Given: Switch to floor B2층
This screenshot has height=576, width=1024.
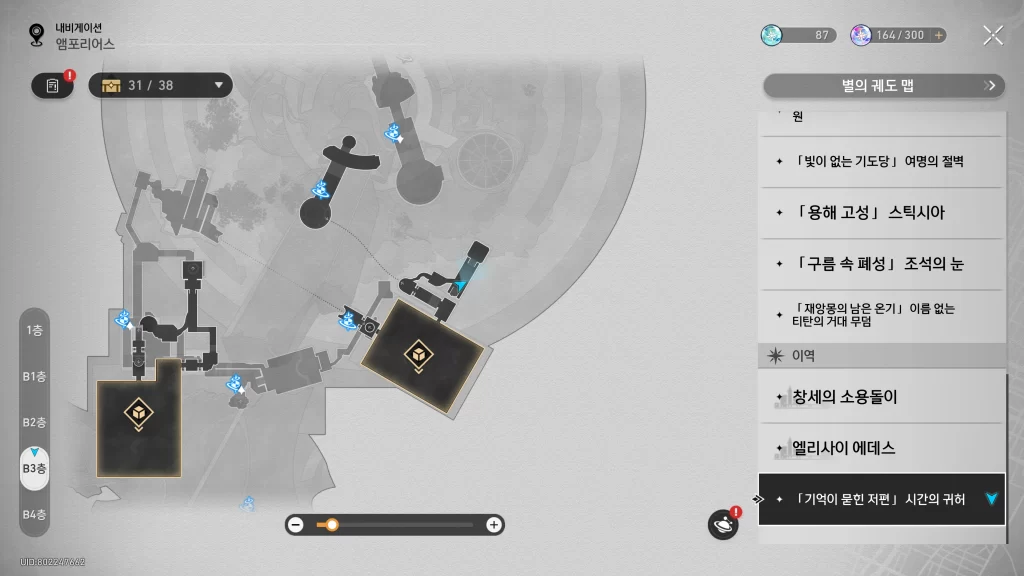Looking at the screenshot, I should (x=34, y=422).
